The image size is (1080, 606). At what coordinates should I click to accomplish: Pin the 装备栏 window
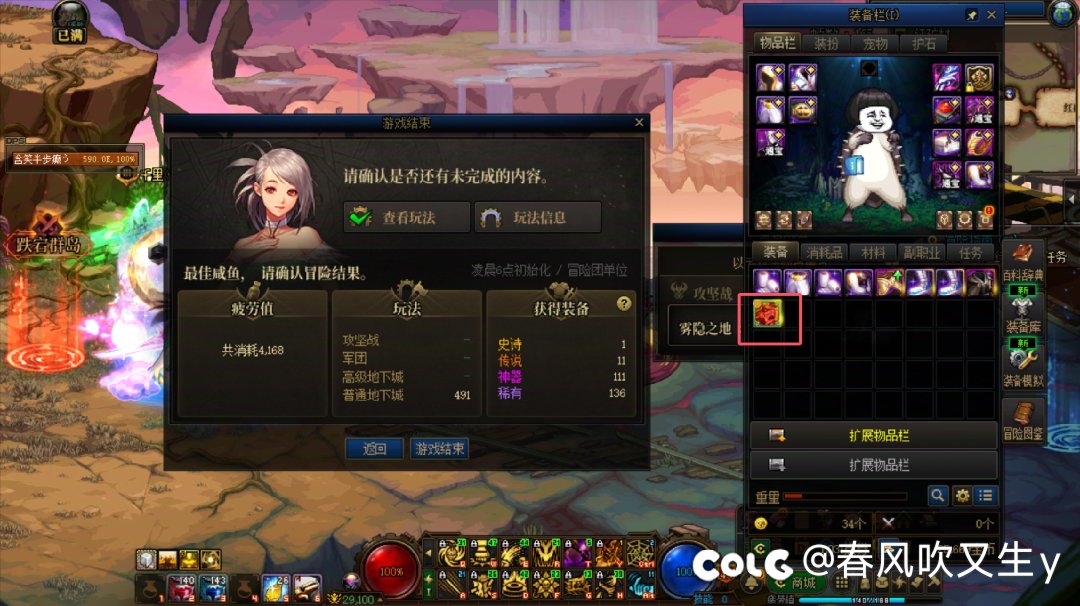(x=972, y=15)
